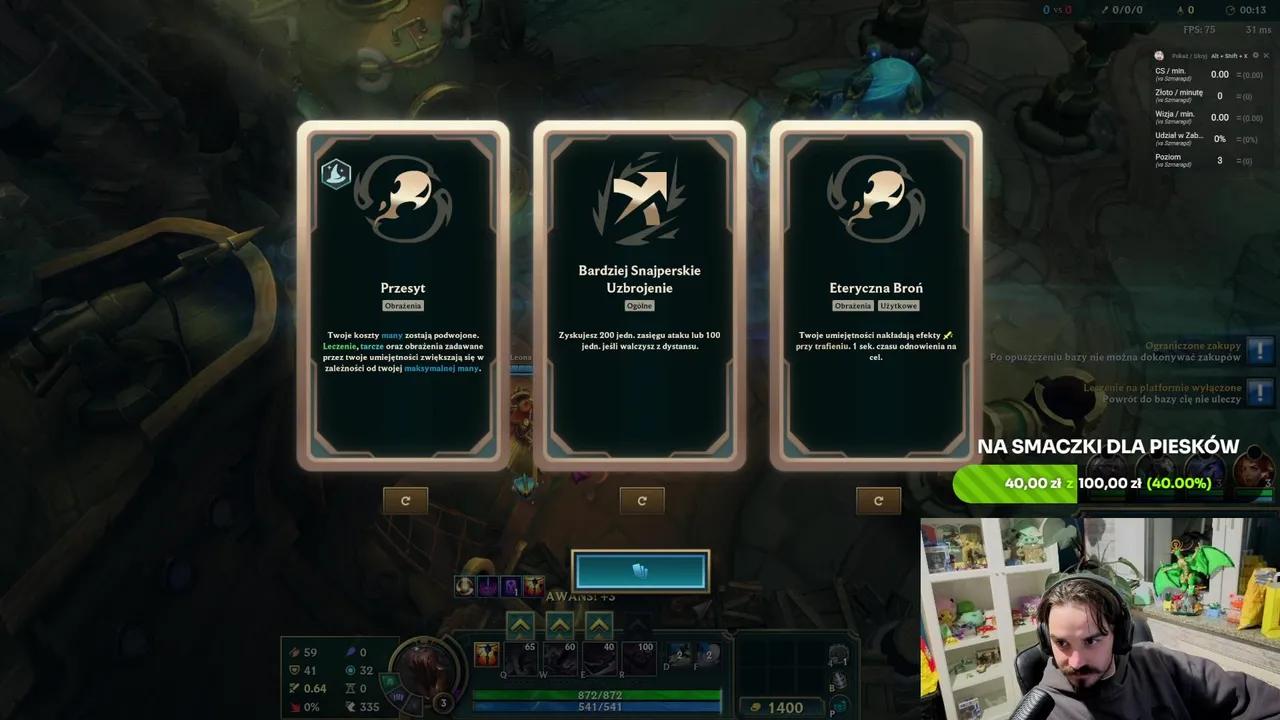The image size is (1280, 720).
Task: Level up E using its upgrade arrow
Action: (598, 623)
